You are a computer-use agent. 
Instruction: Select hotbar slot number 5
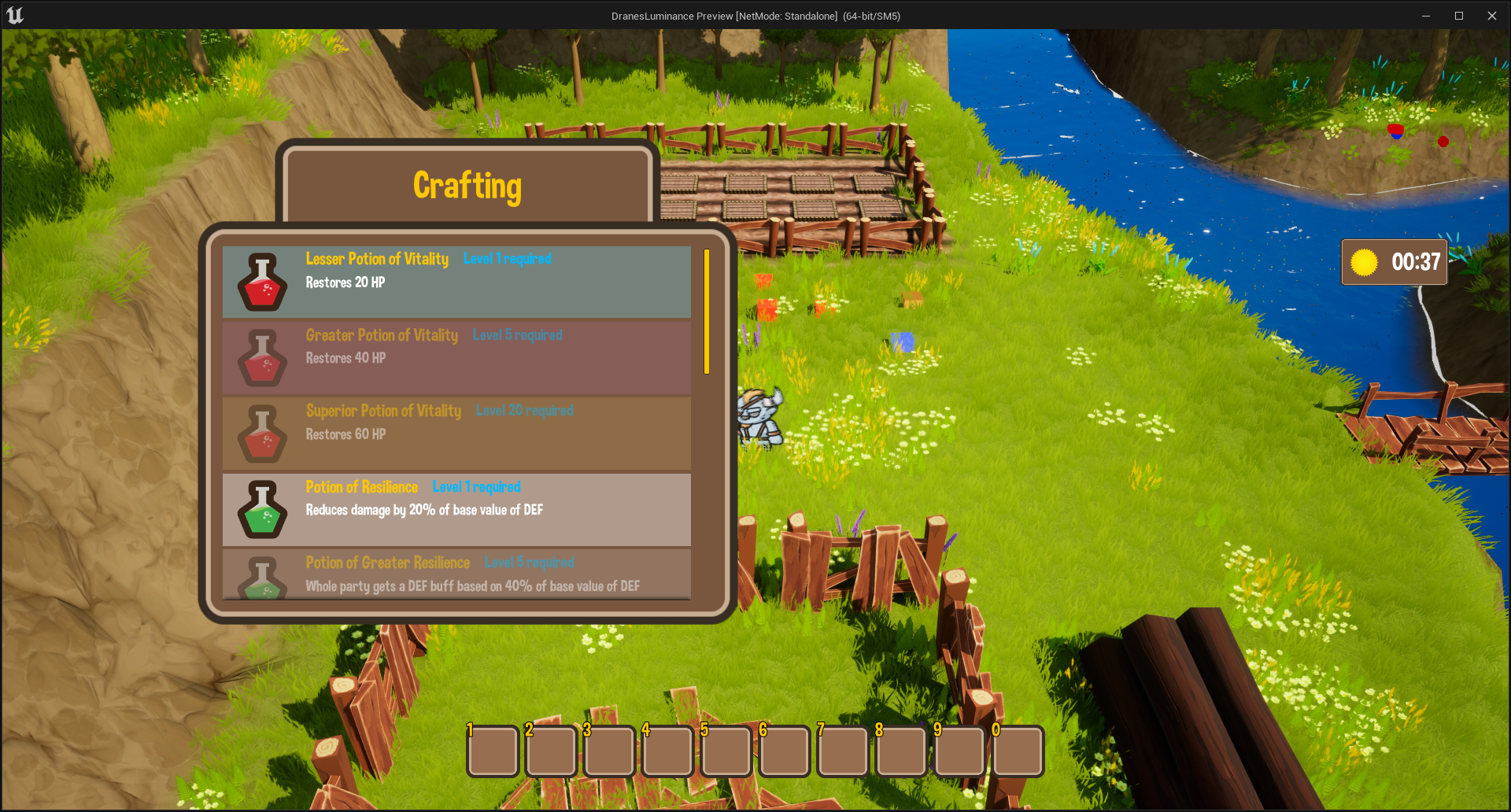[726, 751]
